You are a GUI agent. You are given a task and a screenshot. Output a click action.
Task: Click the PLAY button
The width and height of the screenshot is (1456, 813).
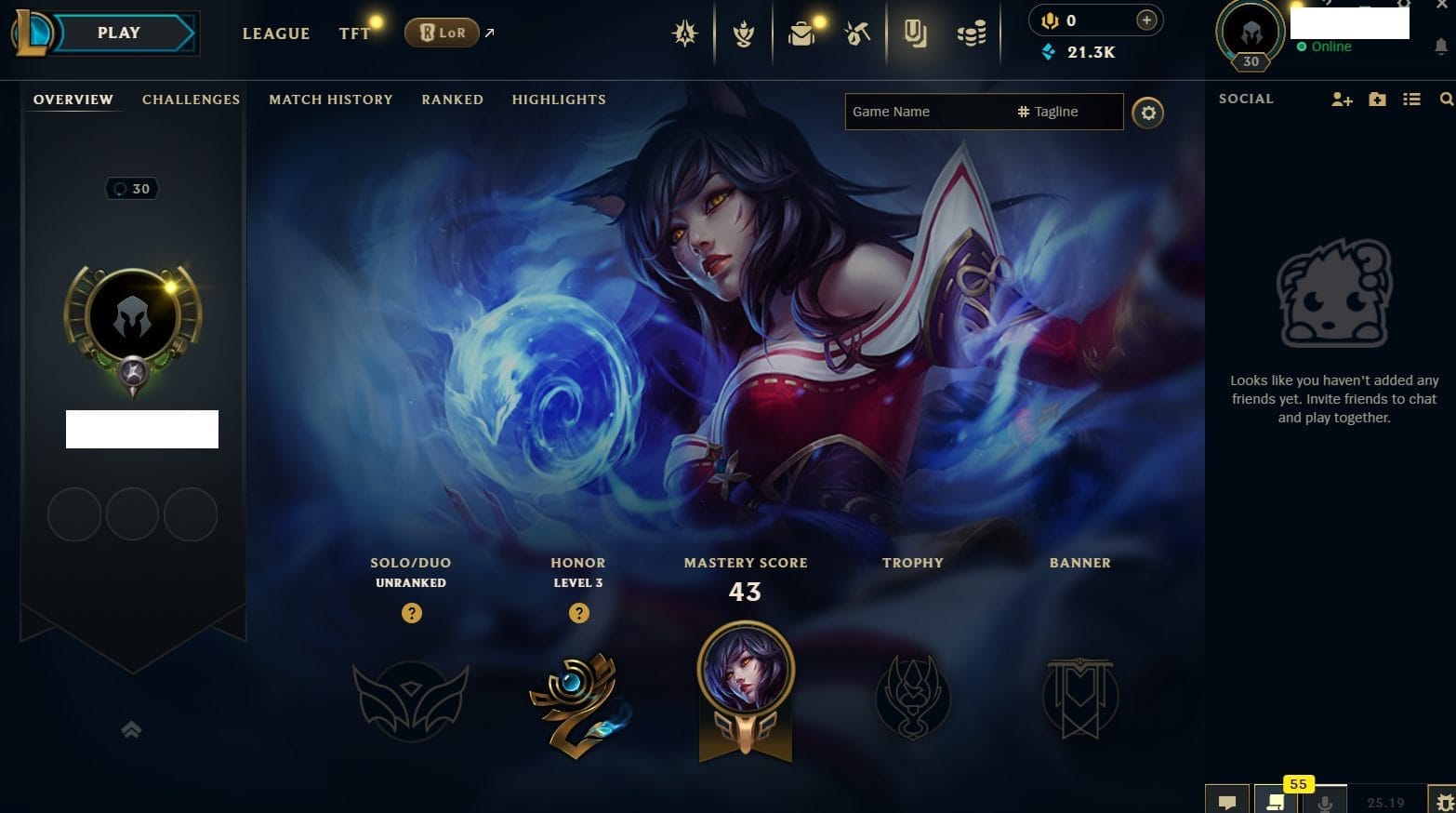coord(119,33)
